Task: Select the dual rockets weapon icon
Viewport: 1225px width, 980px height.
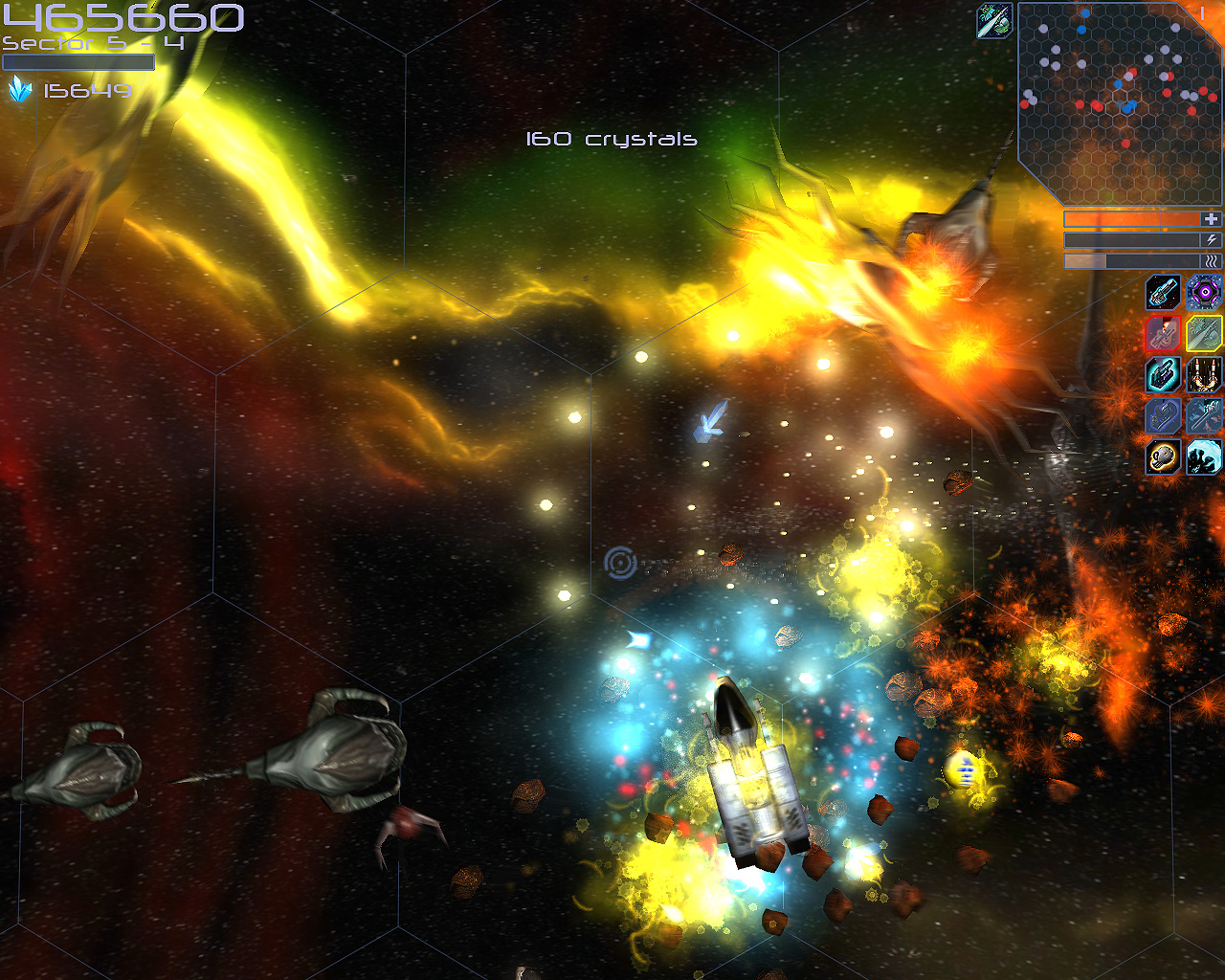Action: 1203,376
